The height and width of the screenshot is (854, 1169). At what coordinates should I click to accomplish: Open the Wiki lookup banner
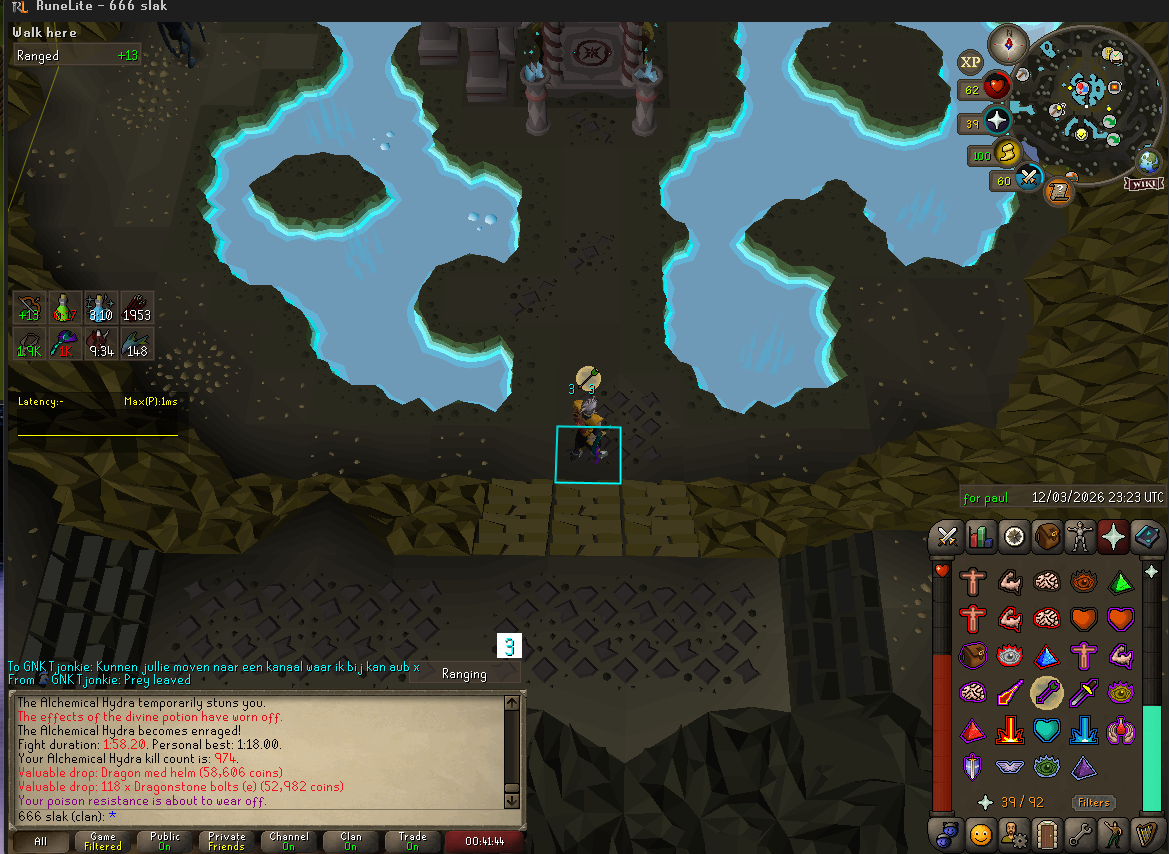[x=1142, y=184]
